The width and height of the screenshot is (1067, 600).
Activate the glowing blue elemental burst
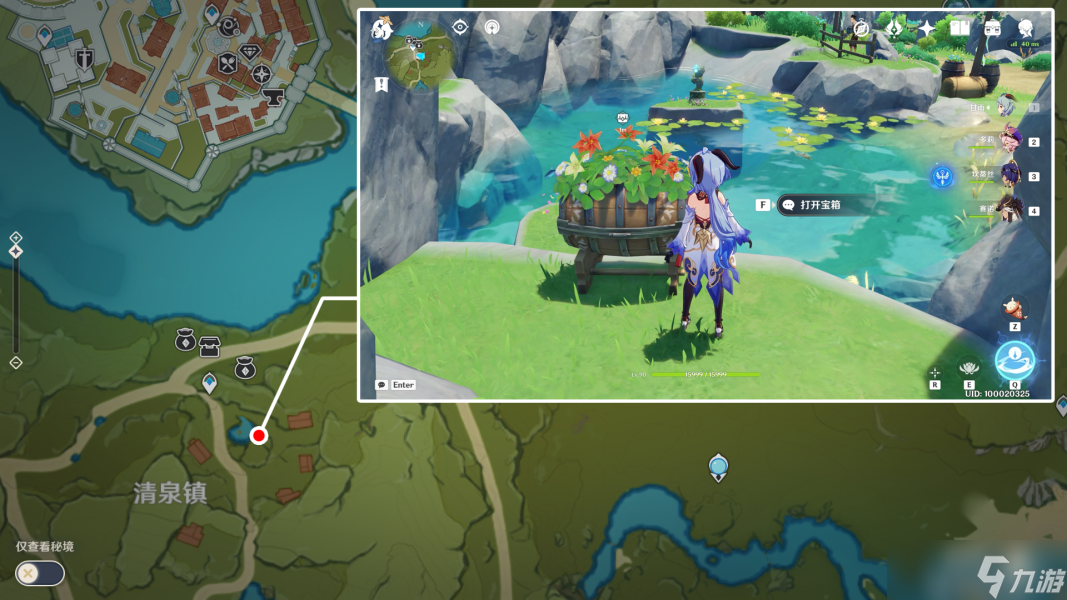point(1014,360)
